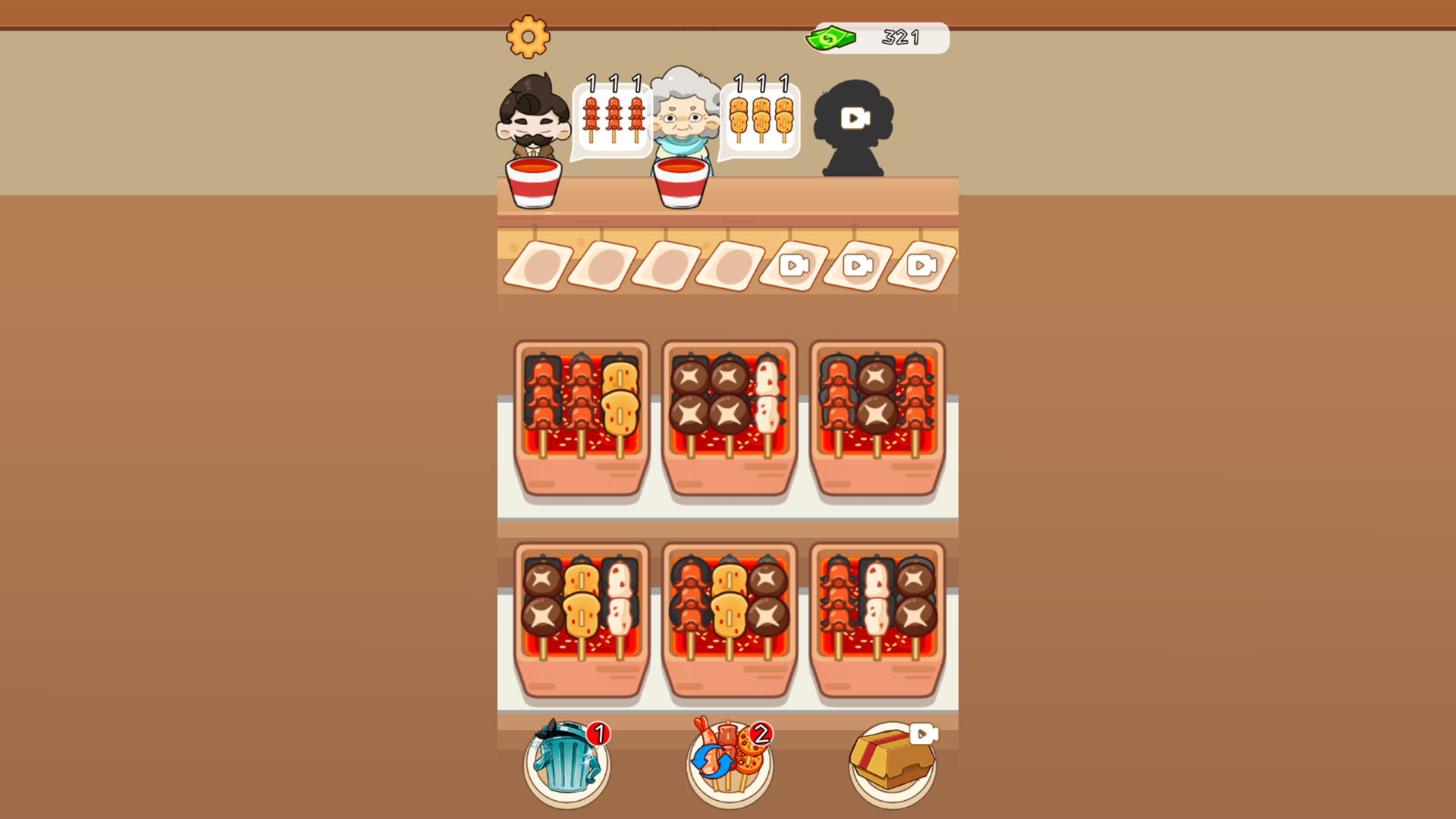Unlock the last plate slot via video ad
The width and height of the screenshot is (1456, 819).
click(x=921, y=264)
